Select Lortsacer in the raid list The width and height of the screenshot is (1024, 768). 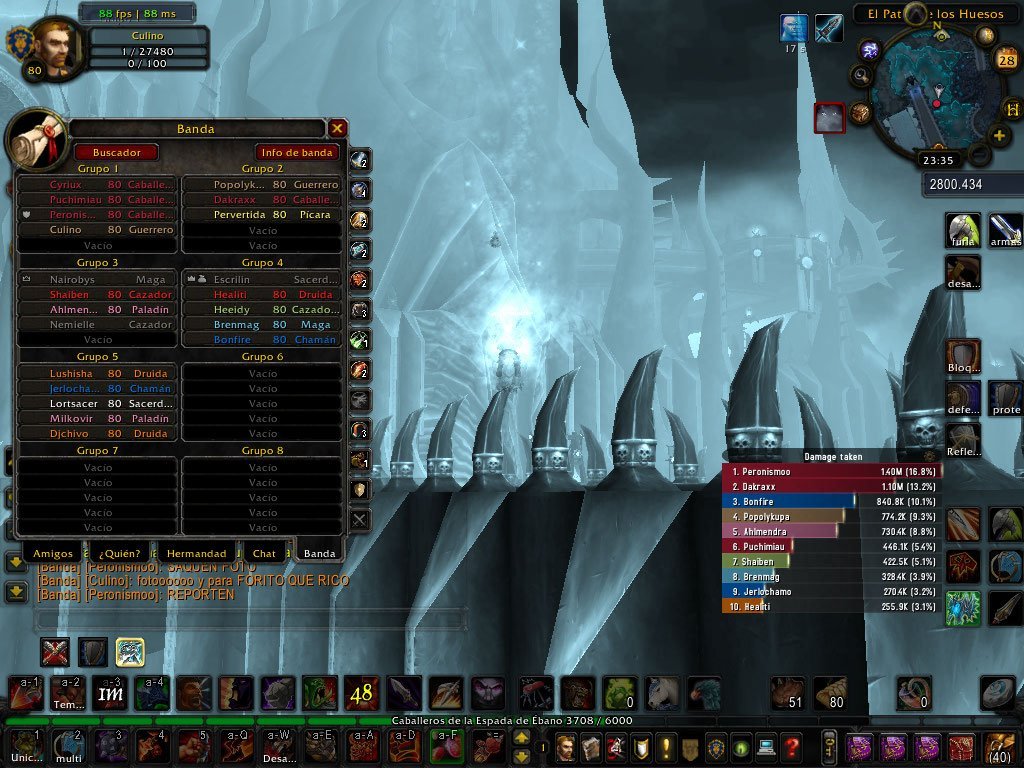(98, 404)
